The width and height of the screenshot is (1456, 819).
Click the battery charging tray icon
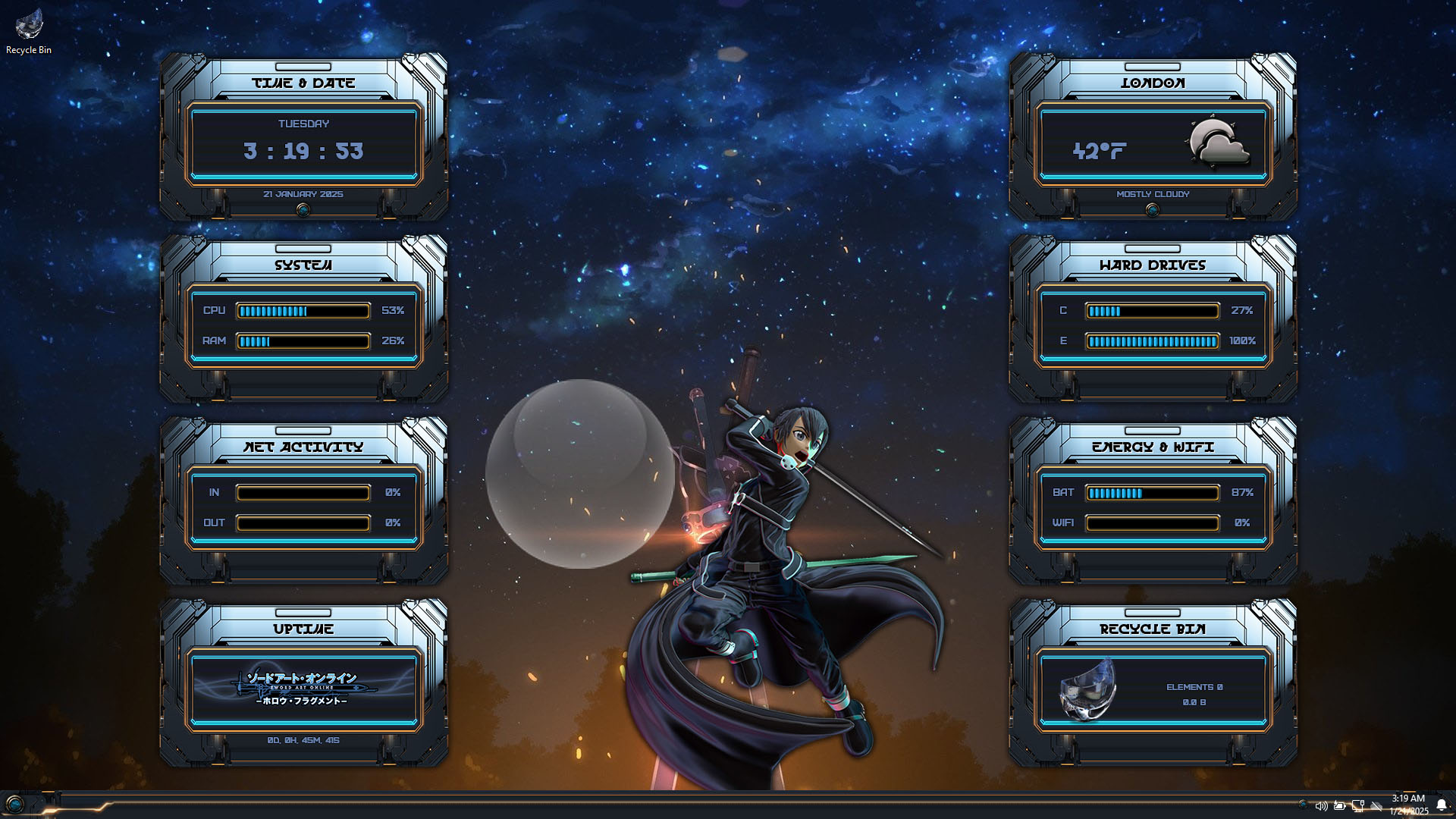(1340, 806)
